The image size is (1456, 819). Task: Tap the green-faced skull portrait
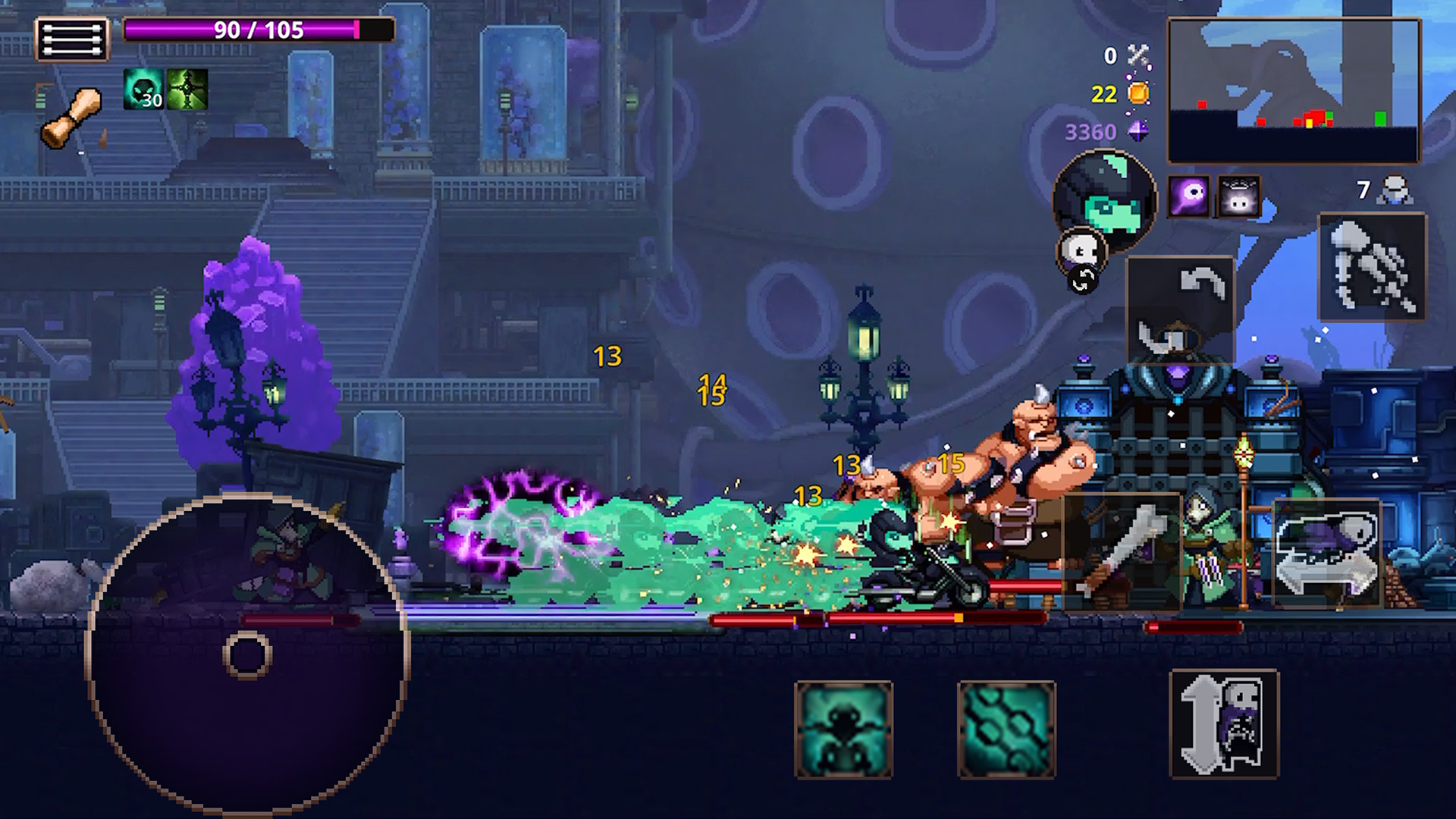coord(1106,199)
